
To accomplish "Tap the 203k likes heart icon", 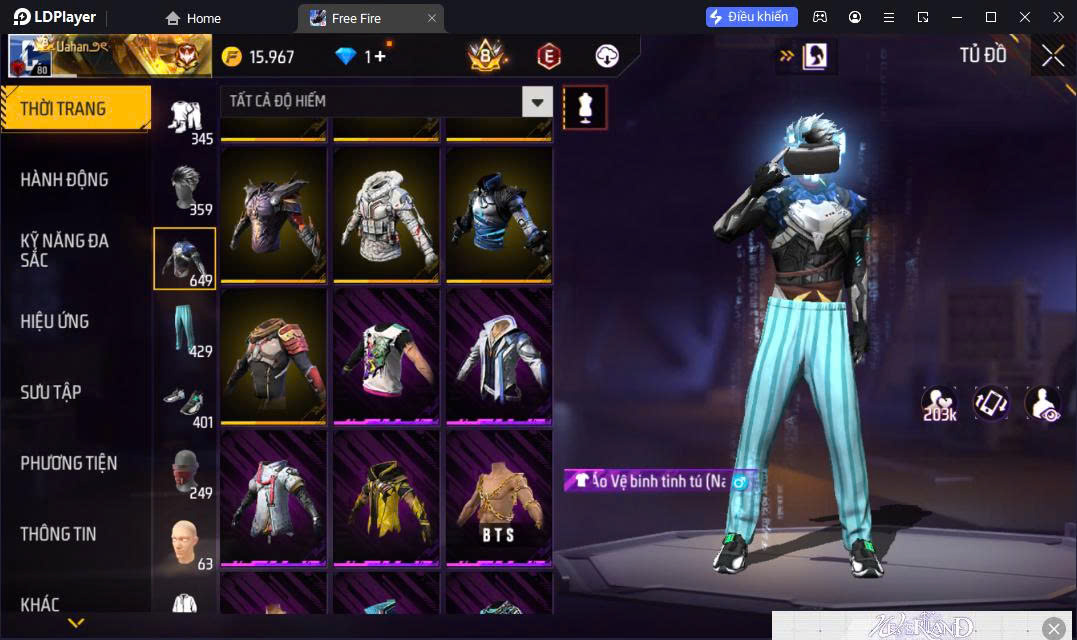I will click(939, 403).
